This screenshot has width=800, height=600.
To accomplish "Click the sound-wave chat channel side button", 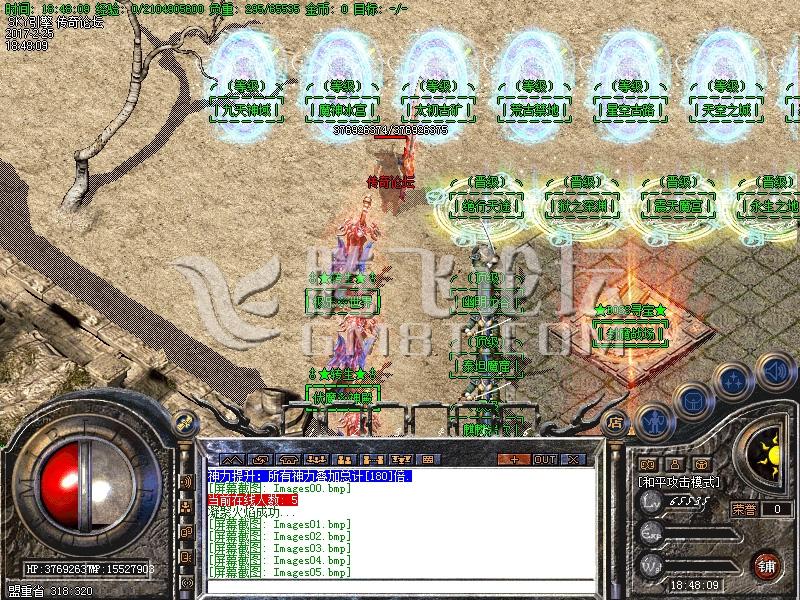I will 187,480.
